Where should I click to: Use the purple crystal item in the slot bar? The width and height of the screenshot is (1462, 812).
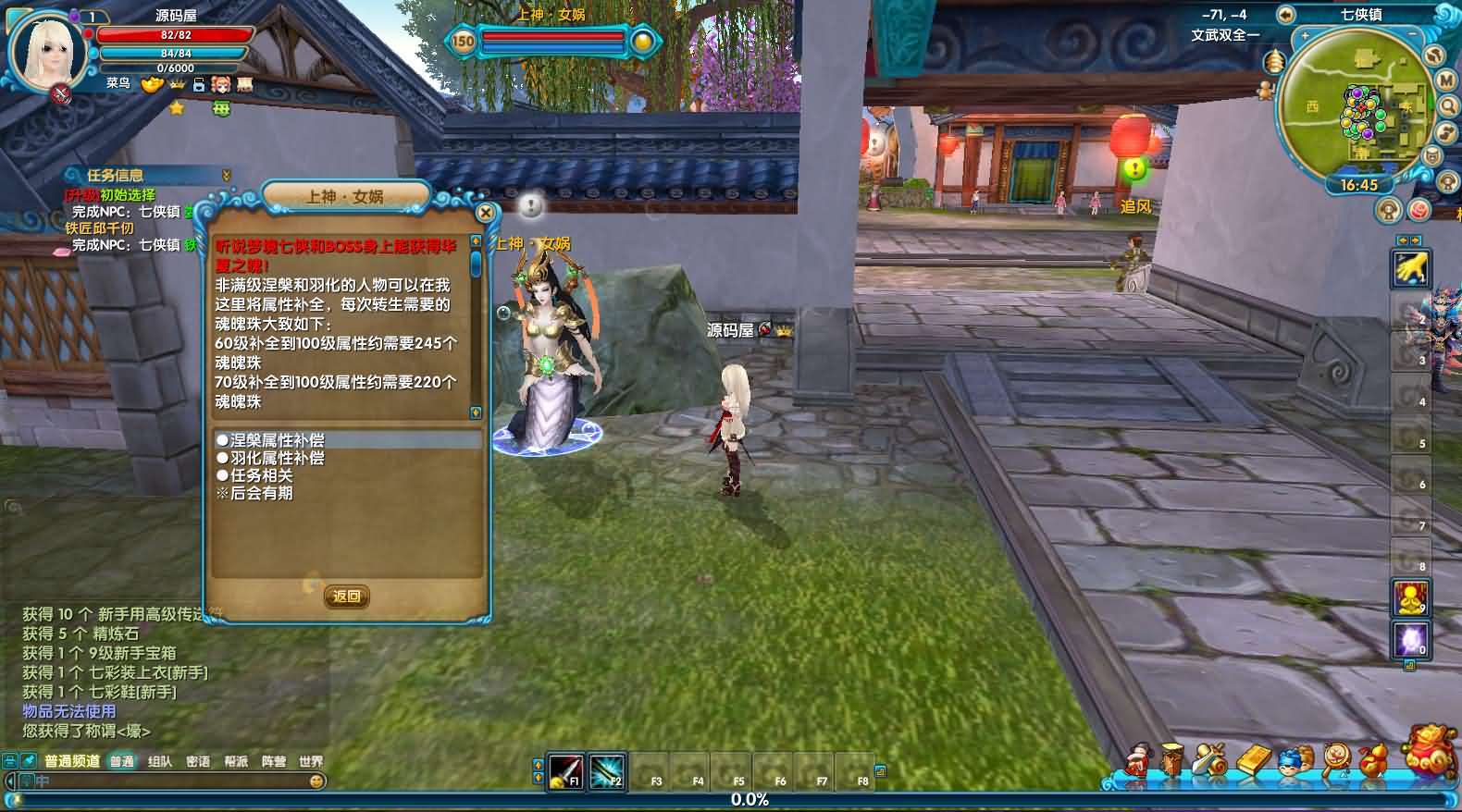click(x=1410, y=640)
